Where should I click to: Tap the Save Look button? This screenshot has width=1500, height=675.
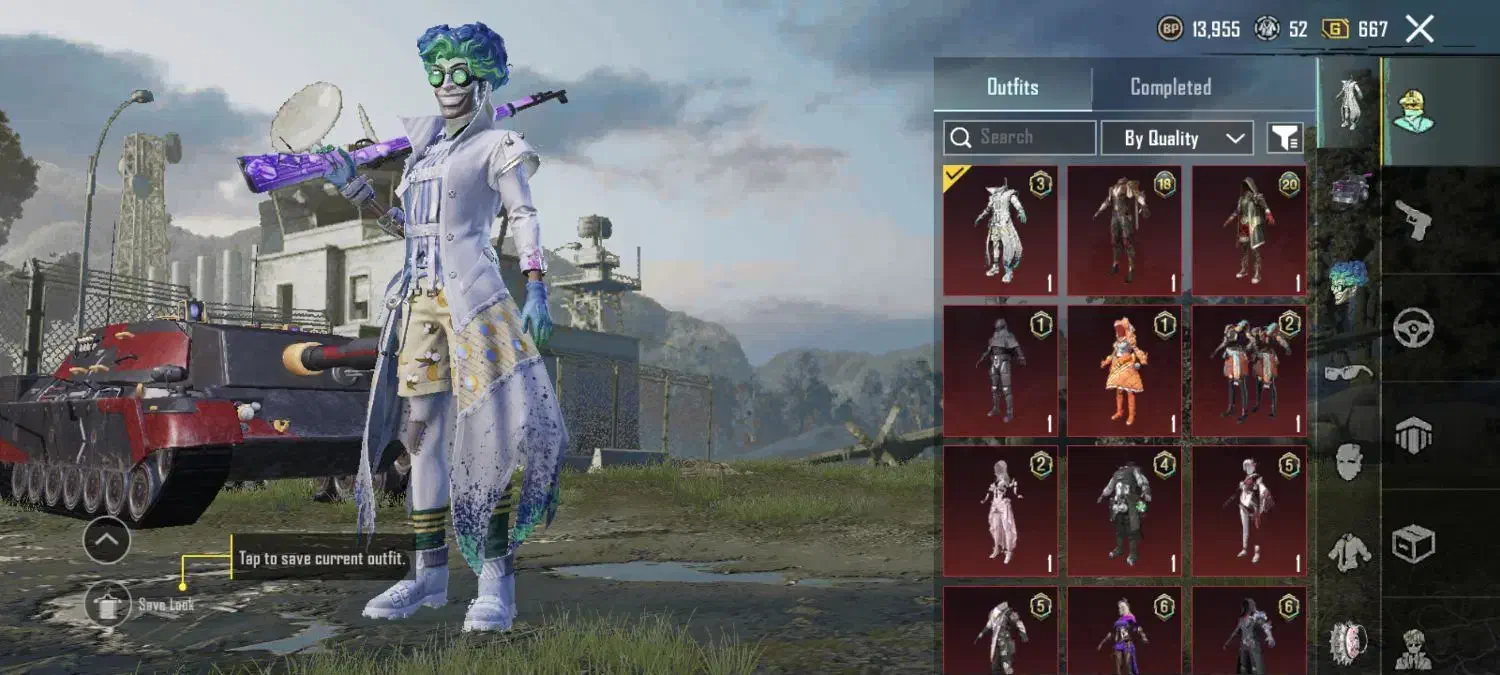[x=108, y=604]
